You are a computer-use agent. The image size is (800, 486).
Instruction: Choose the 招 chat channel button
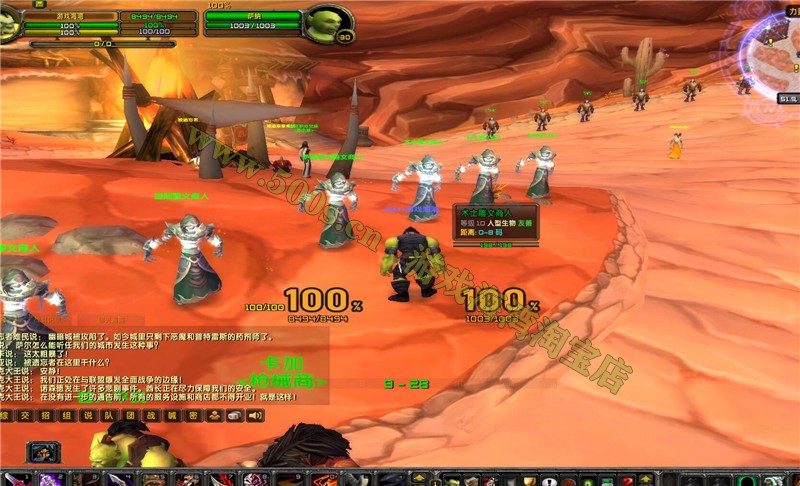pos(46,414)
